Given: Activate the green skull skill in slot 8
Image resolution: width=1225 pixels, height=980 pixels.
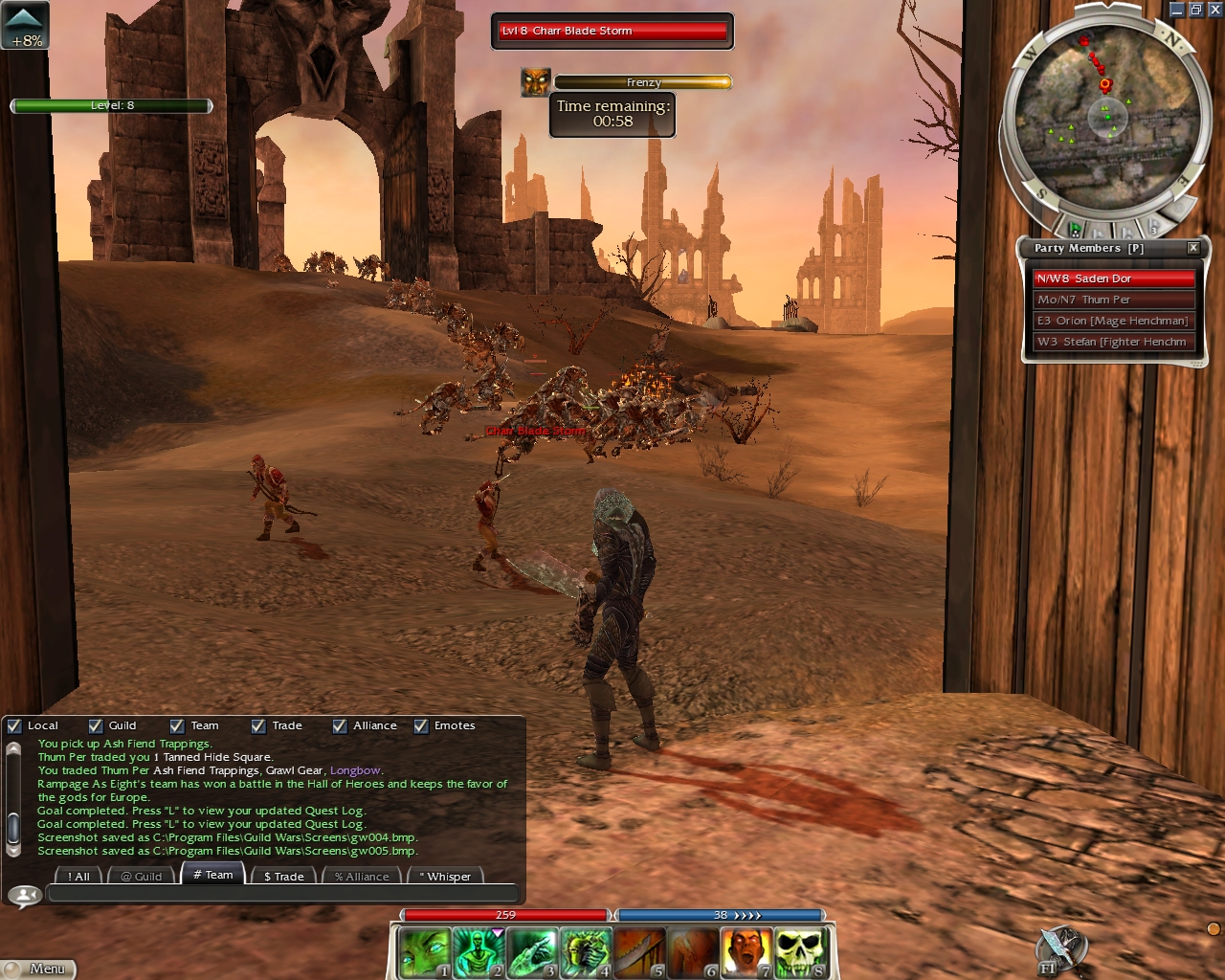Looking at the screenshot, I should click(800, 953).
